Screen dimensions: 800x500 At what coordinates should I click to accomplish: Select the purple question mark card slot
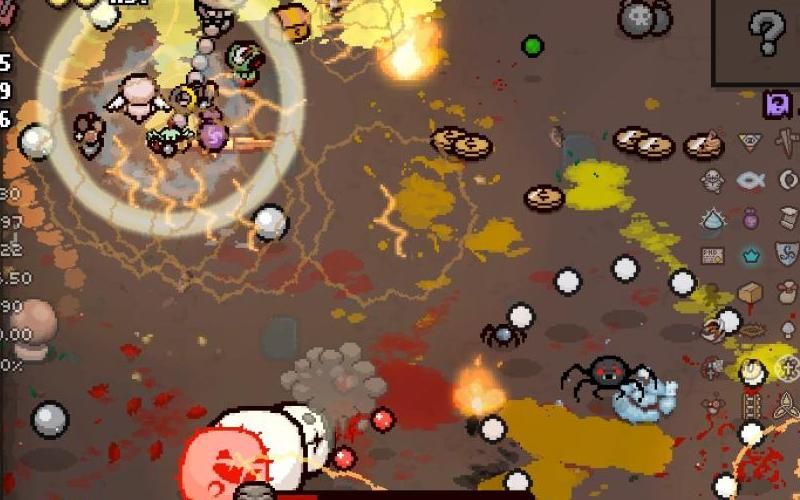tap(778, 104)
